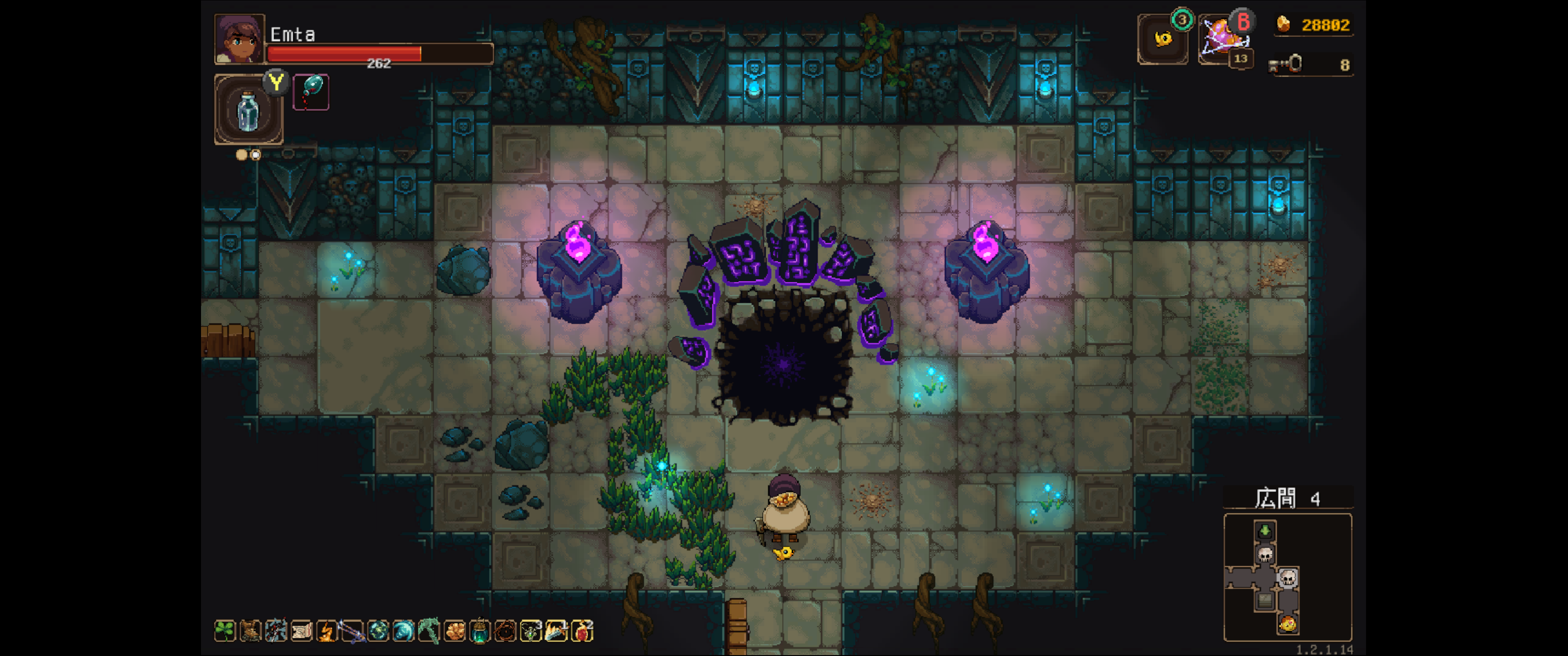Click the teal blood-drip curse icon
Screen dimensions: 1568x656
point(311,92)
